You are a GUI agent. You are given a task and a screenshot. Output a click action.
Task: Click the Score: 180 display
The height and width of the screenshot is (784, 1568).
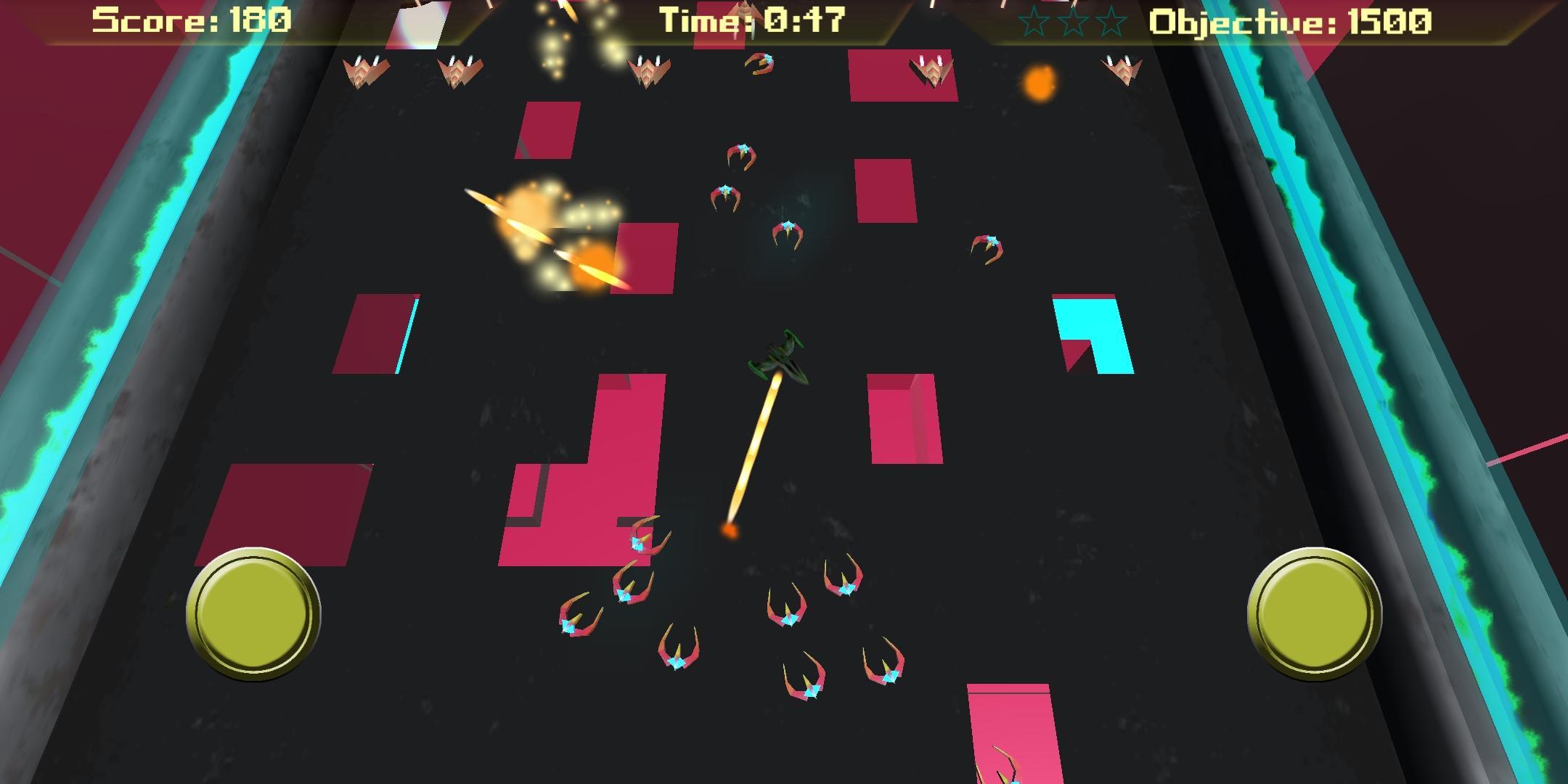192,20
